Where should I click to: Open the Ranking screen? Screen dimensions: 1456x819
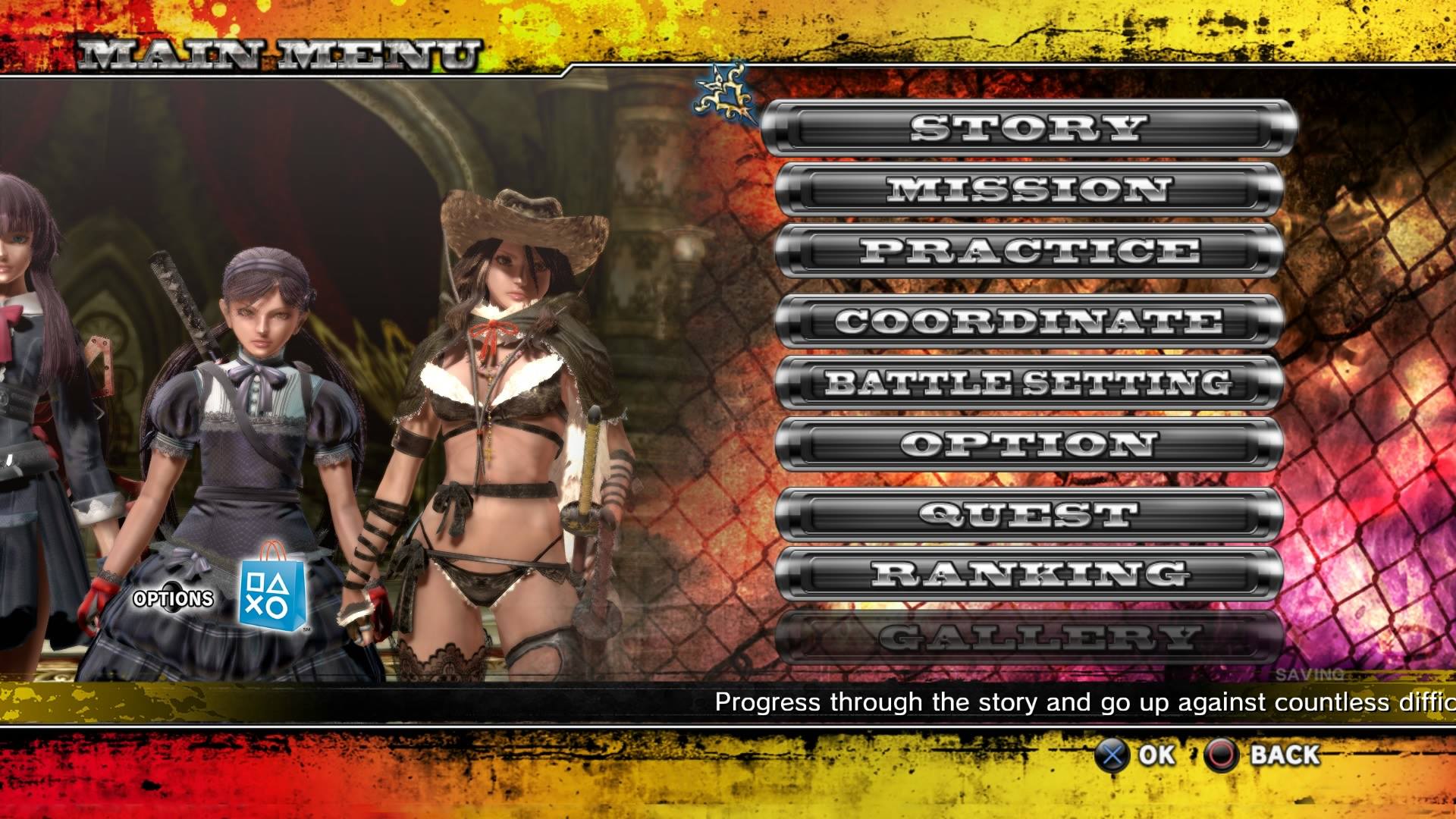[1028, 574]
